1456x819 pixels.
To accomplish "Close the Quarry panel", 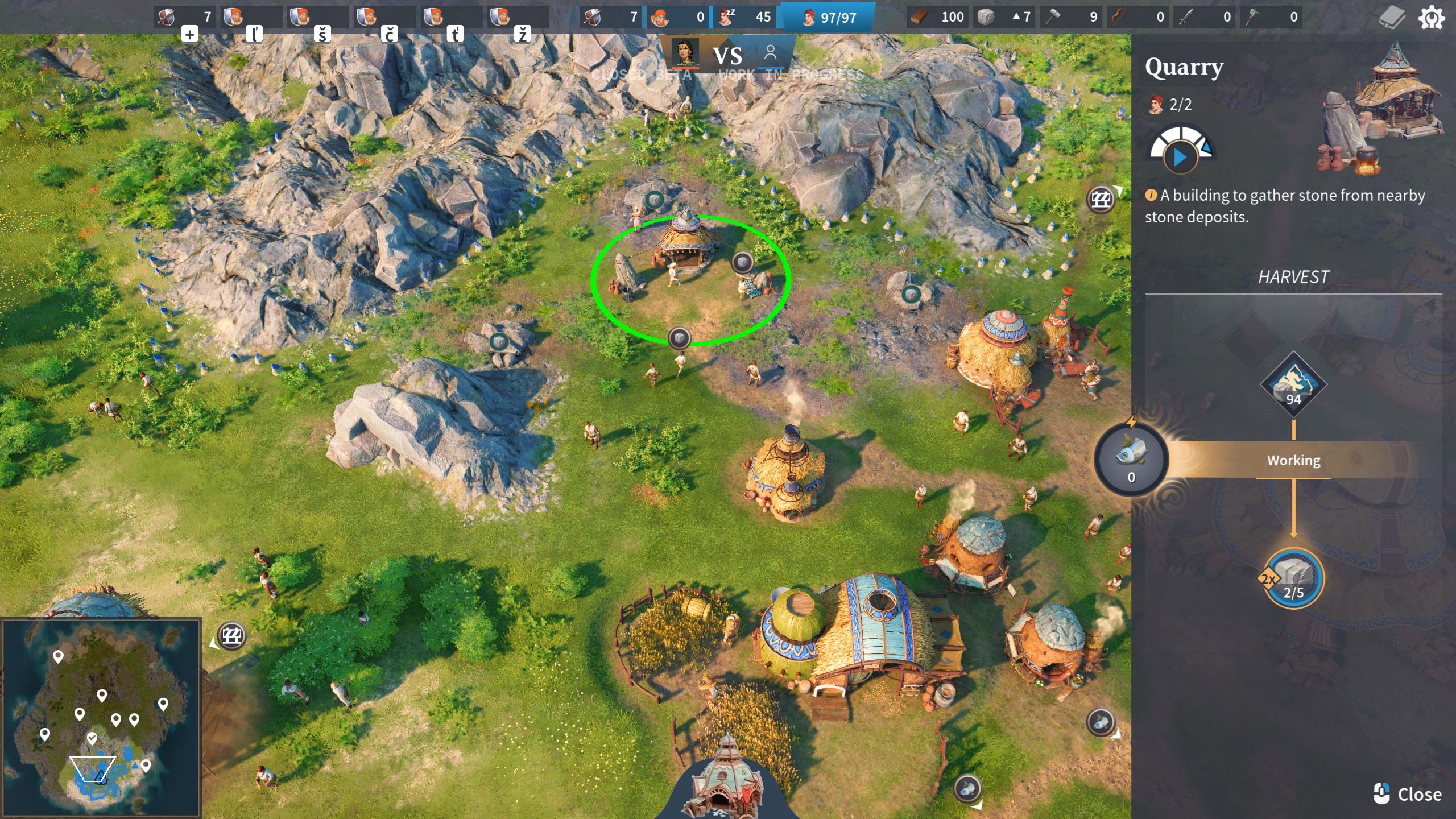I will [1408, 794].
